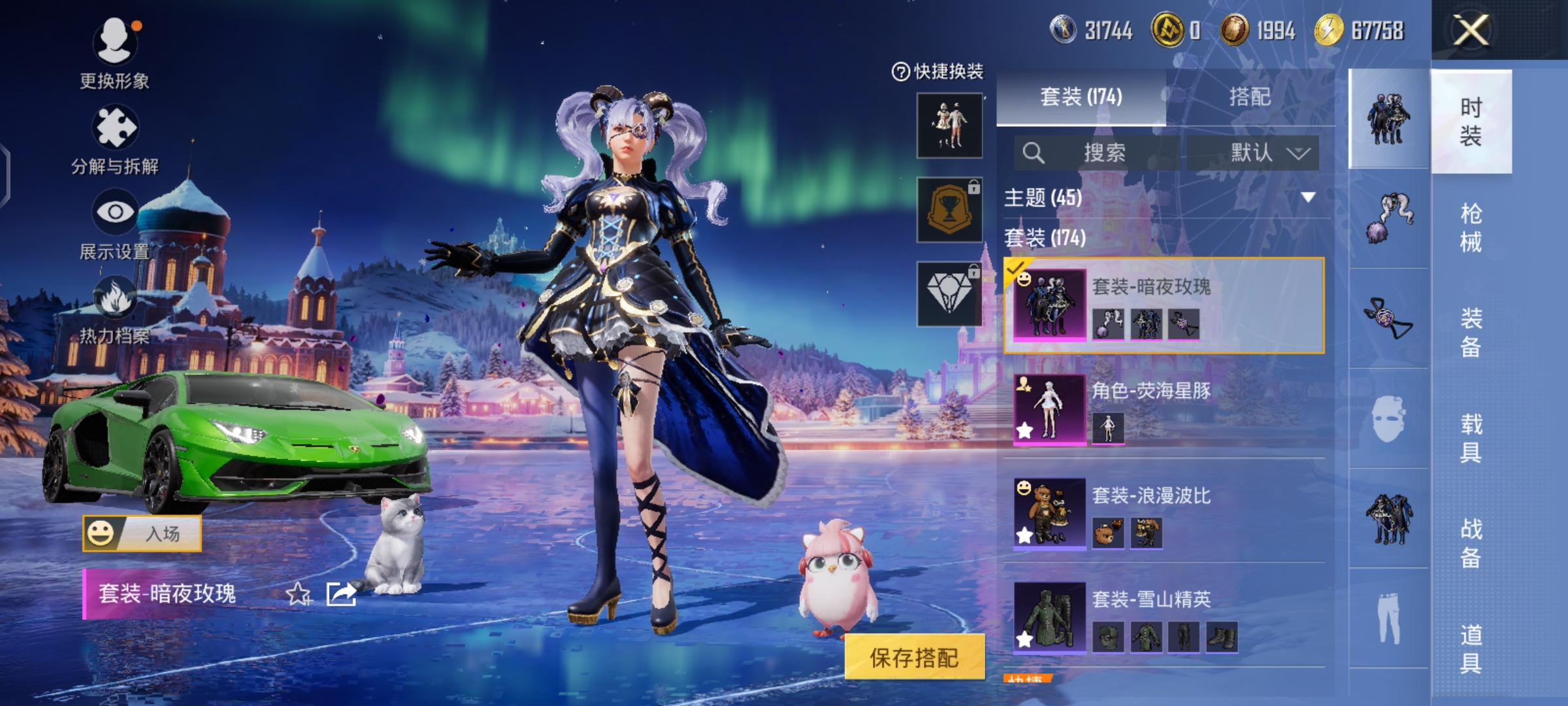
Task: Pick the 套装-雪山精英 outfit
Action: pos(1163,618)
